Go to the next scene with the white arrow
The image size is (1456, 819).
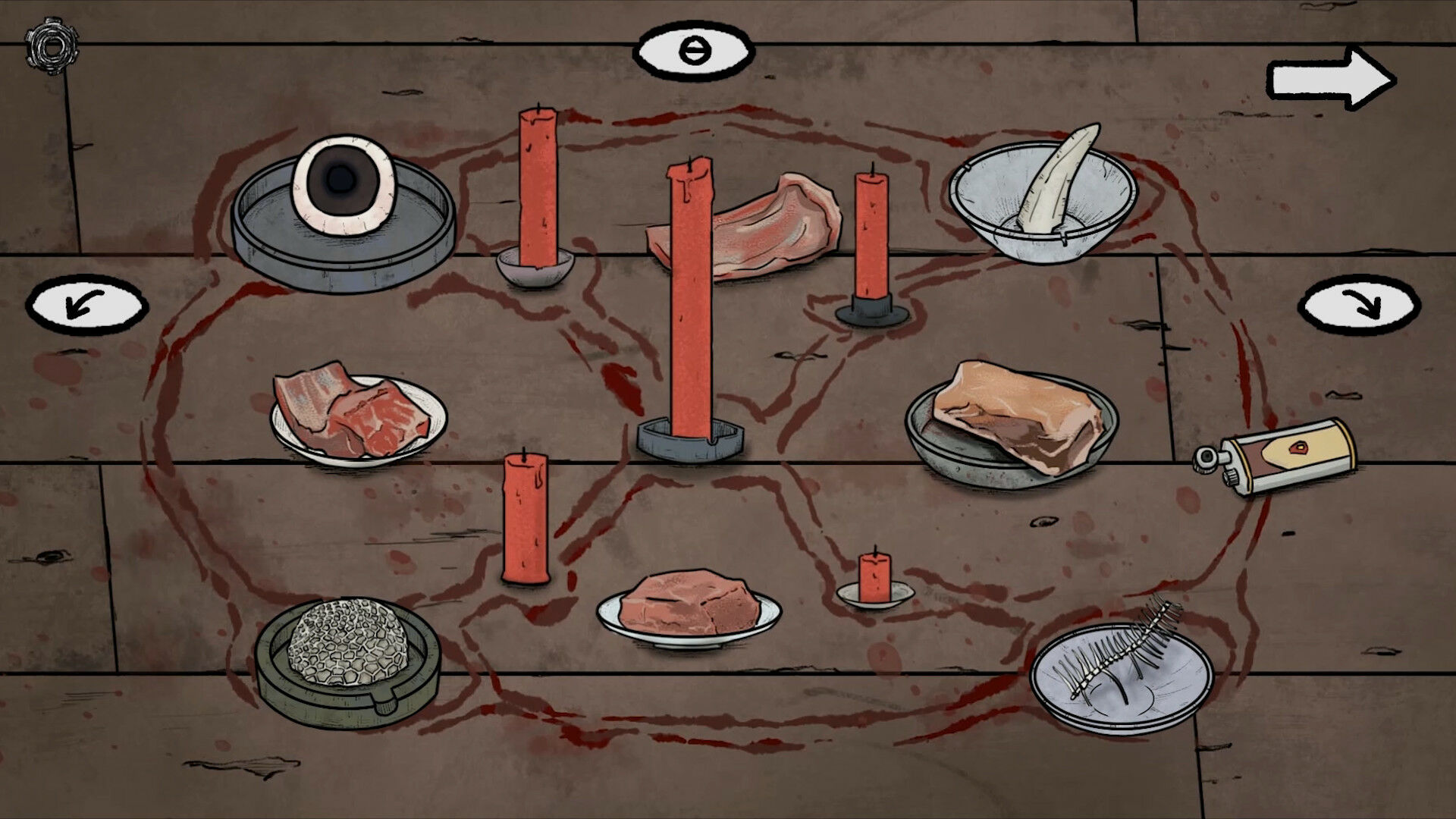1332,79
